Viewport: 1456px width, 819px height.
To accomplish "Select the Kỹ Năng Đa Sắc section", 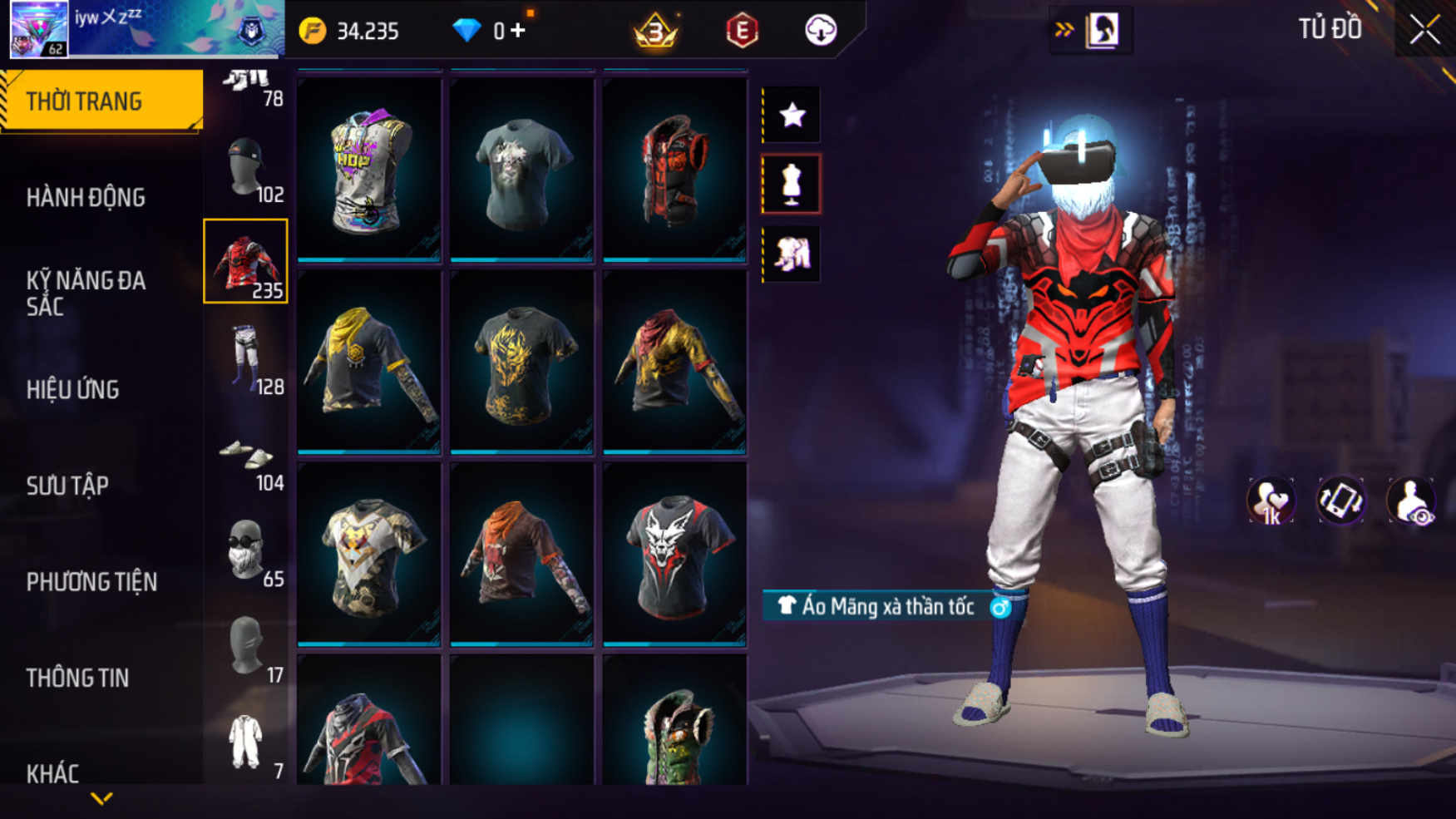I will 86,293.
